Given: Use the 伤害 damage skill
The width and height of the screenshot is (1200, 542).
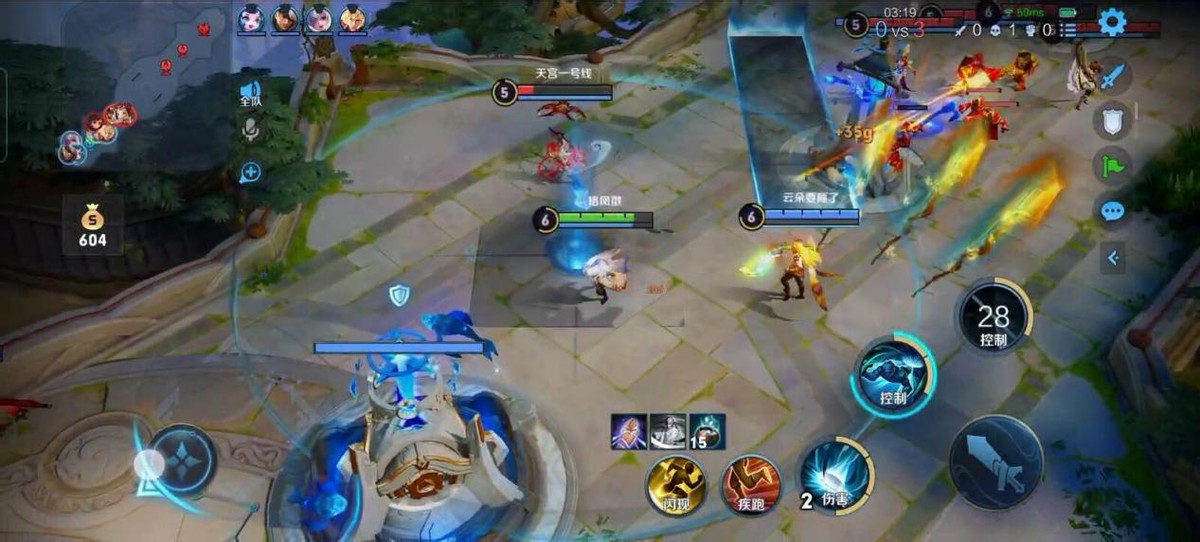Looking at the screenshot, I should point(836,474).
